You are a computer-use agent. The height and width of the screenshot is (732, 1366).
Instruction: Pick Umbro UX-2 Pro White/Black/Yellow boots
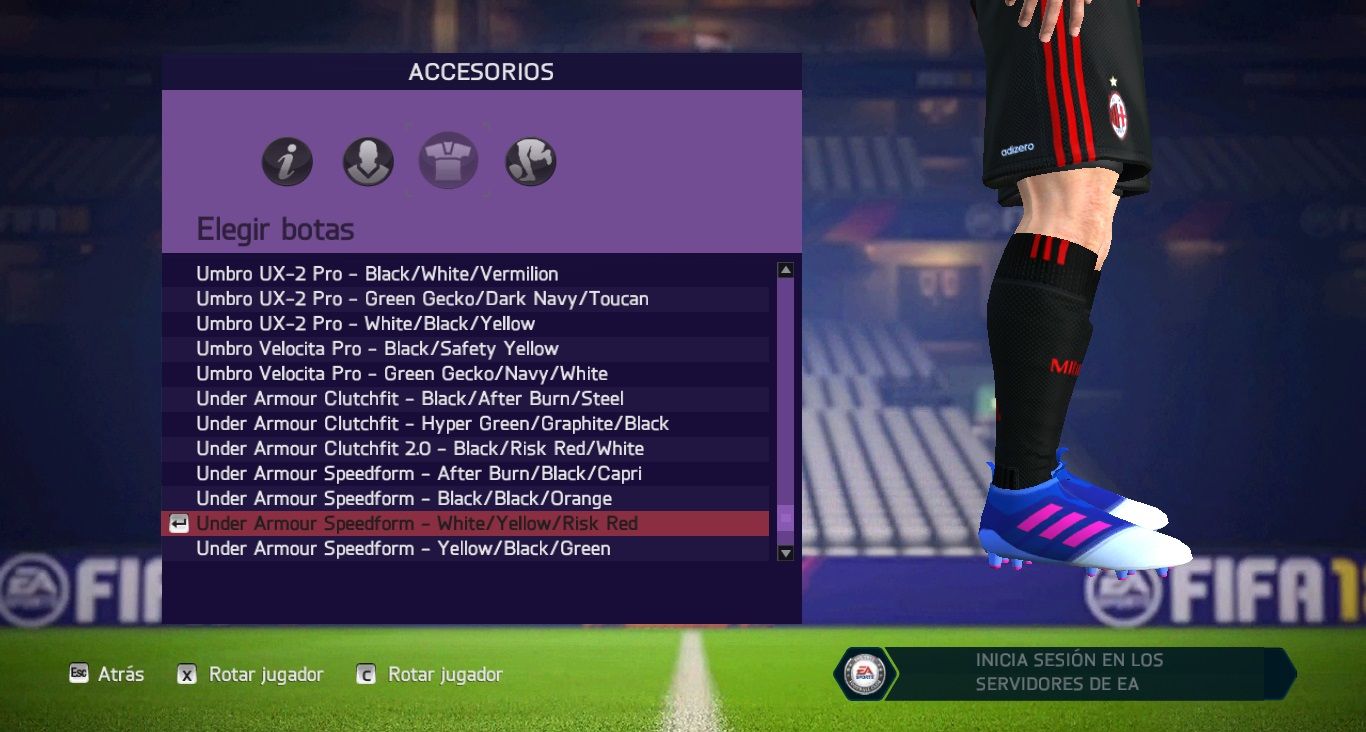(365, 324)
